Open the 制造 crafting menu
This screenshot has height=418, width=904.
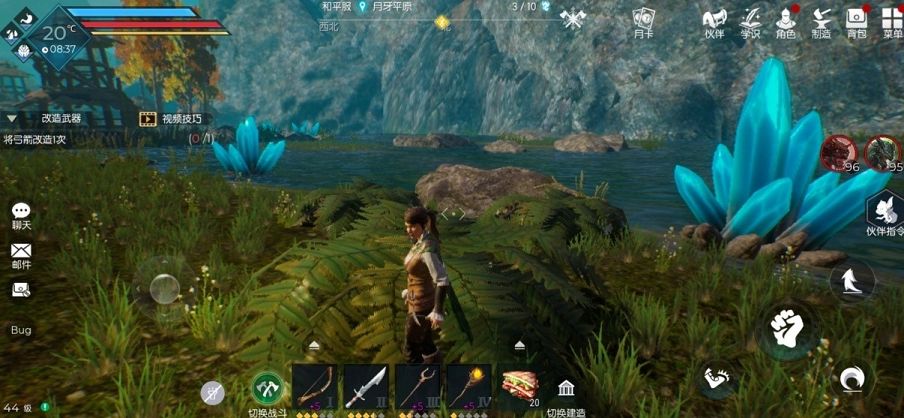pyautogui.click(x=821, y=21)
